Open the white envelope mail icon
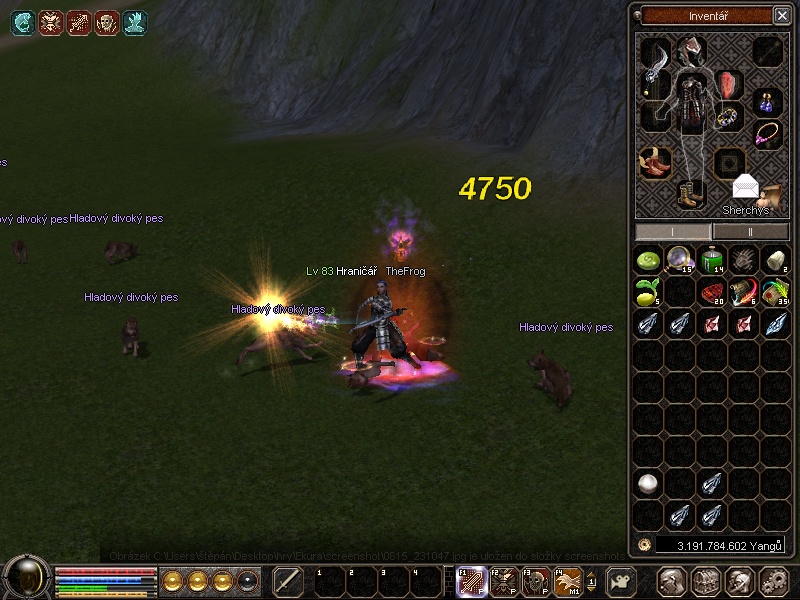Image resolution: width=800 pixels, height=600 pixels. 745,187
